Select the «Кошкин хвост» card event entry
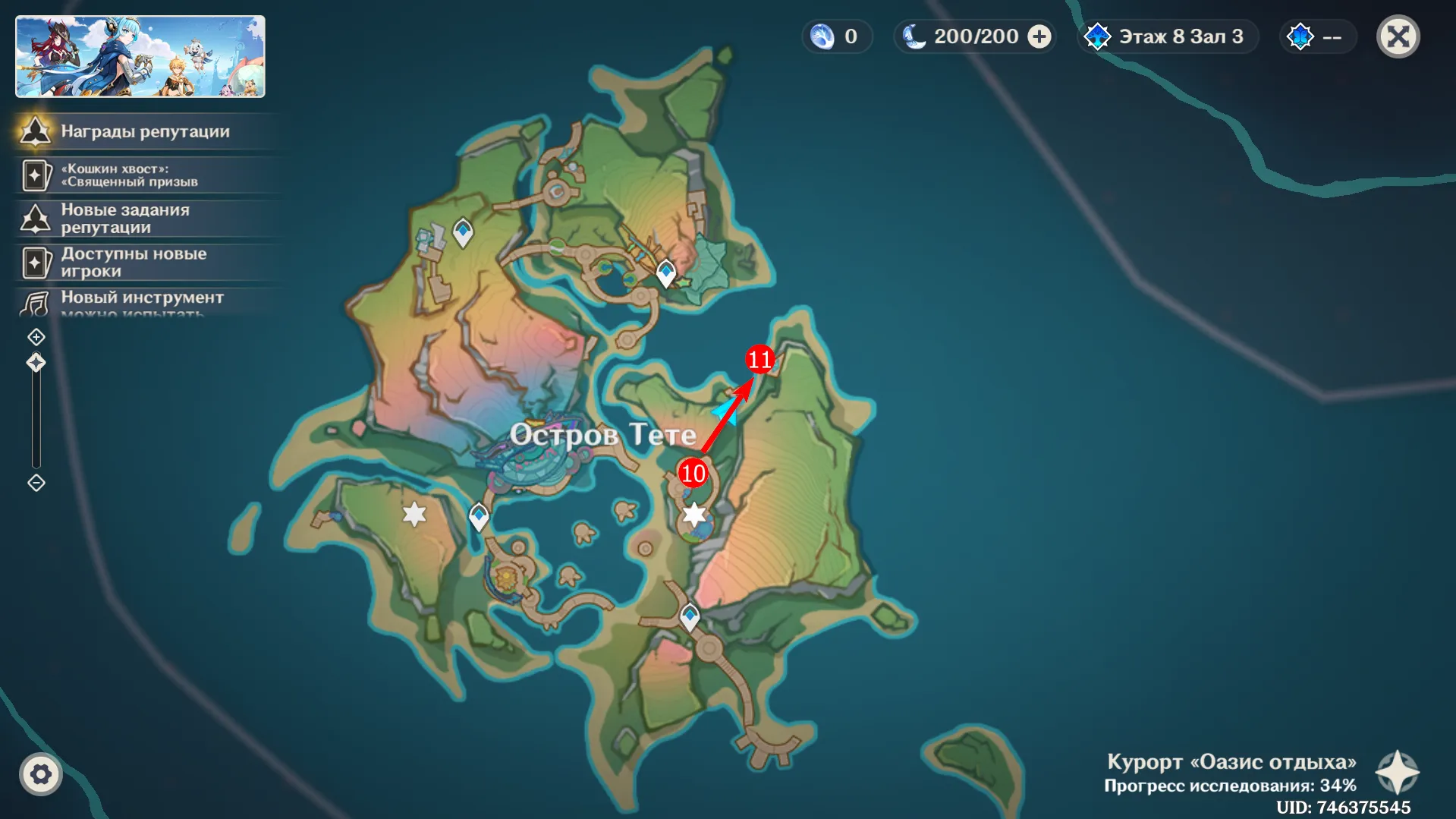Viewport: 1456px width, 819px height. click(144, 175)
